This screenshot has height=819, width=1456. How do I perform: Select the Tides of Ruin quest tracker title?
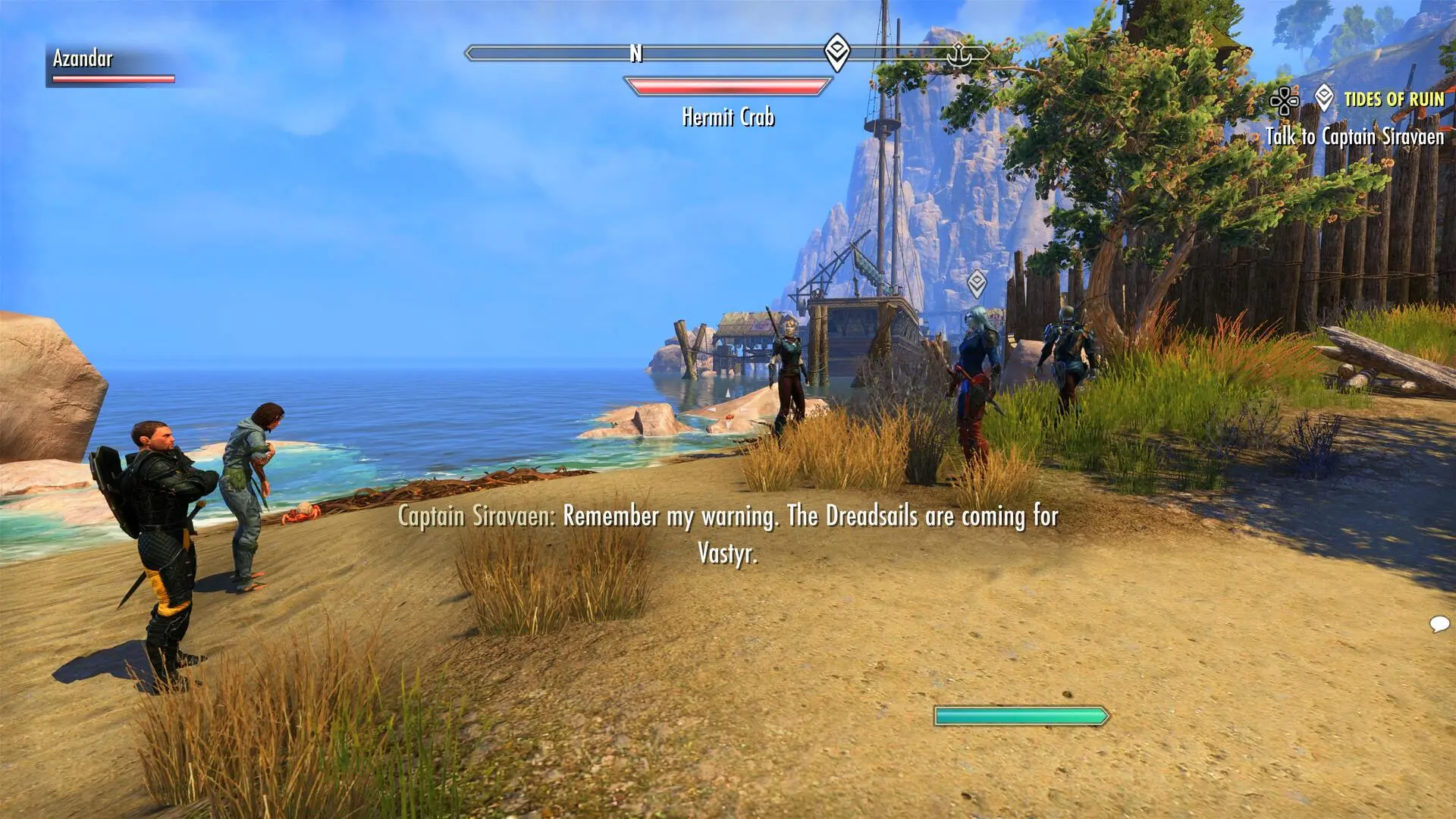(x=1394, y=99)
